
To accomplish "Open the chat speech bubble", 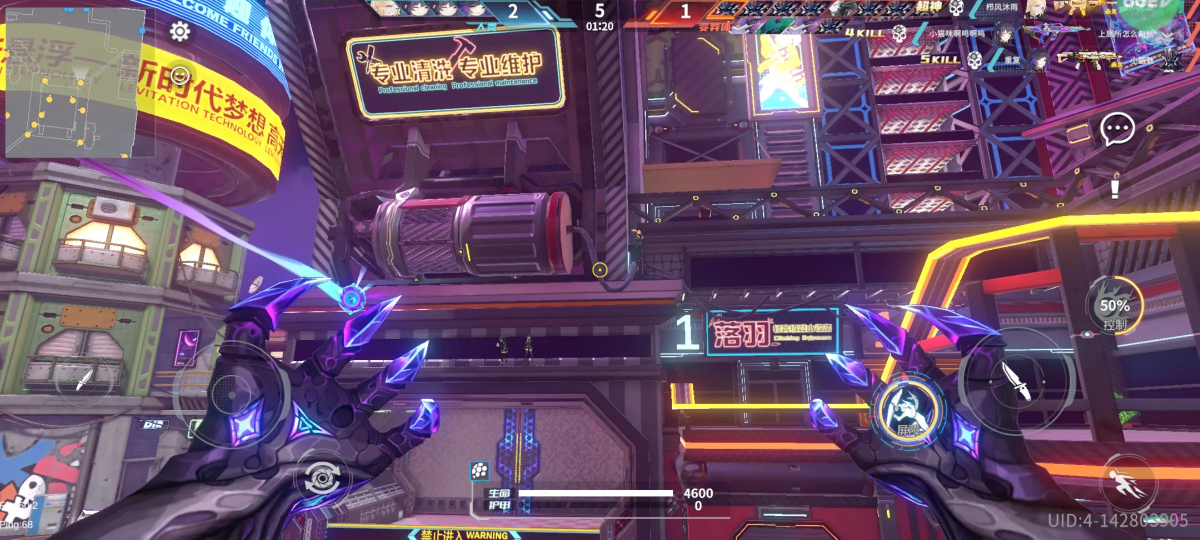I will tap(1116, 128).
